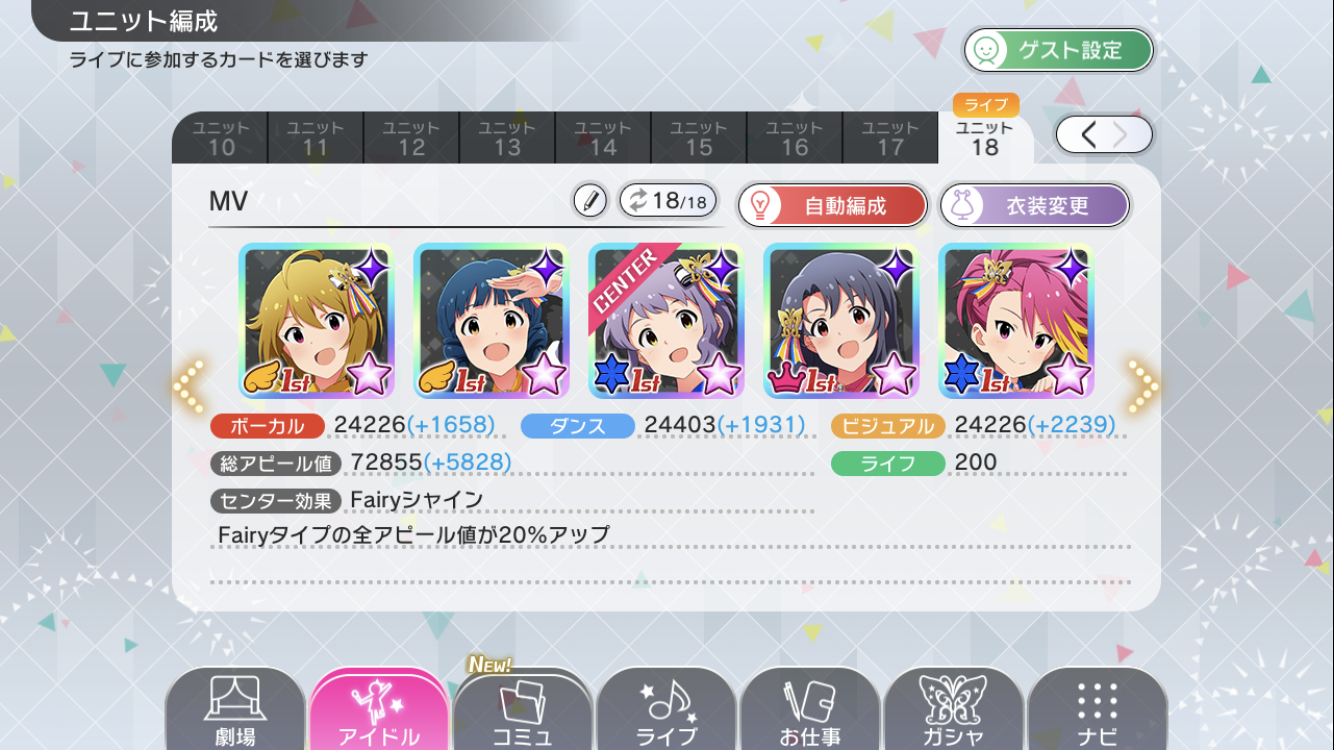The height and width of the screenshot is (750, 1334).
Task: Choose the ユニット 12 tab
Action: pyautogui.click(x=411, y=138)
